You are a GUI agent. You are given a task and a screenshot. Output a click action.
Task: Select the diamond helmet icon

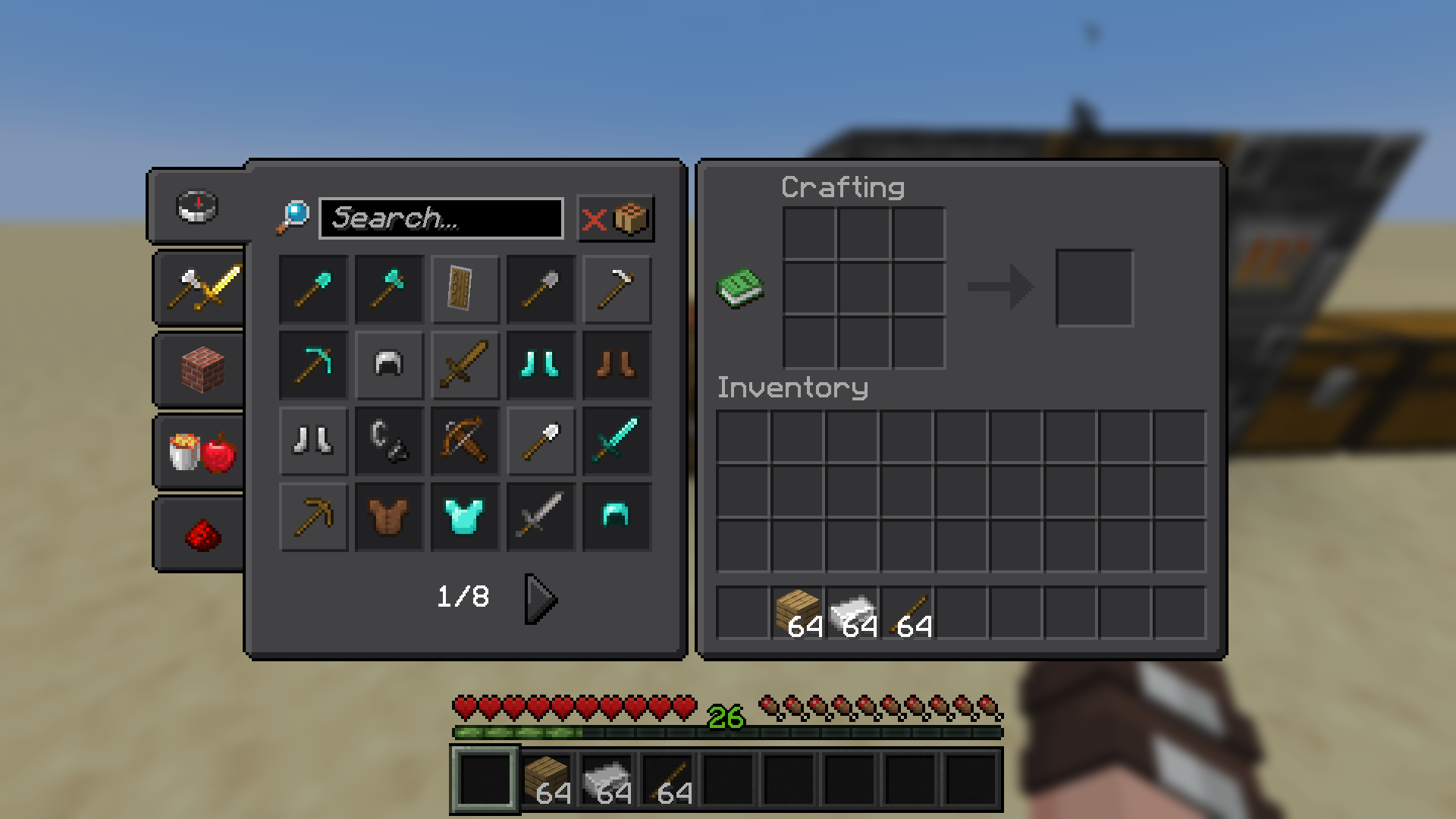(617, 516)
